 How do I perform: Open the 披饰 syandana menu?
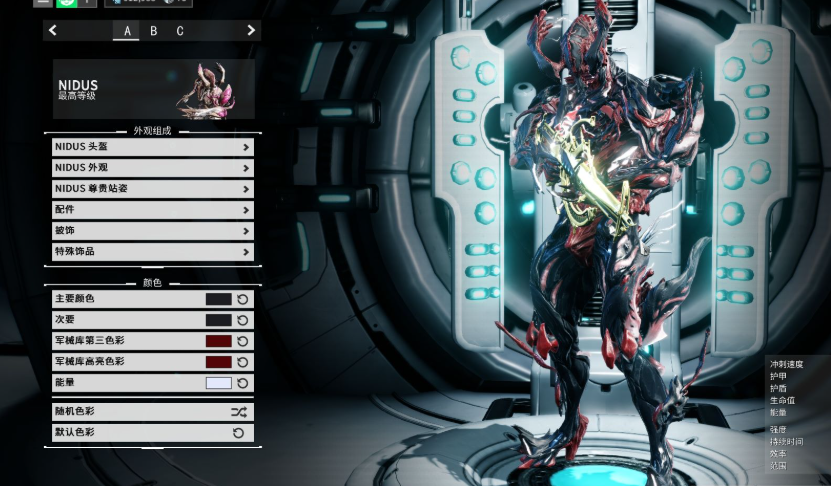(153, 231)
